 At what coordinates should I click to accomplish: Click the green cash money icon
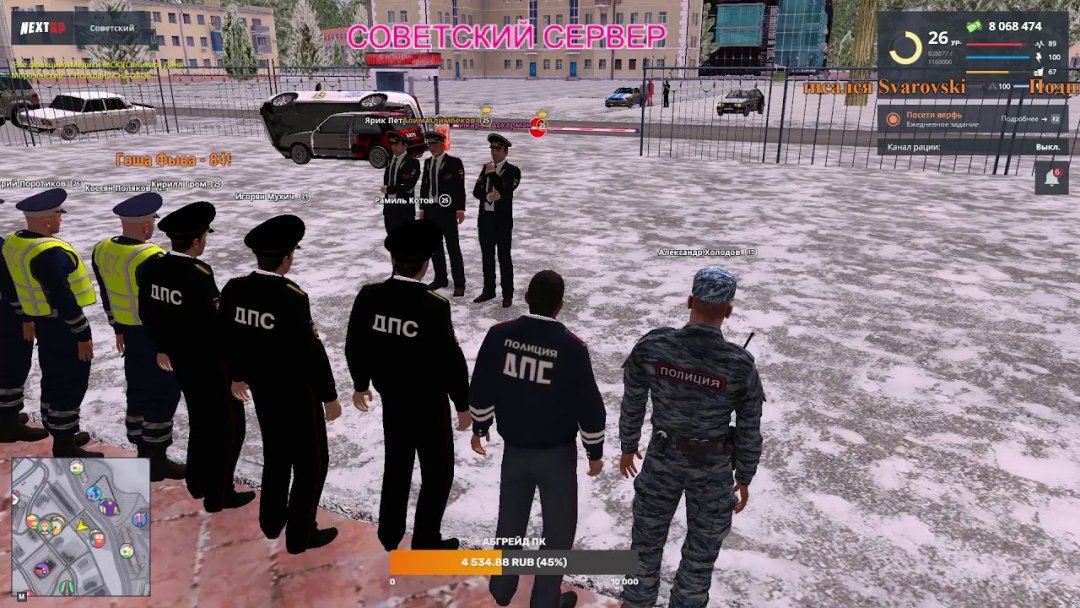pyautogui.click(x=973, y=25)
